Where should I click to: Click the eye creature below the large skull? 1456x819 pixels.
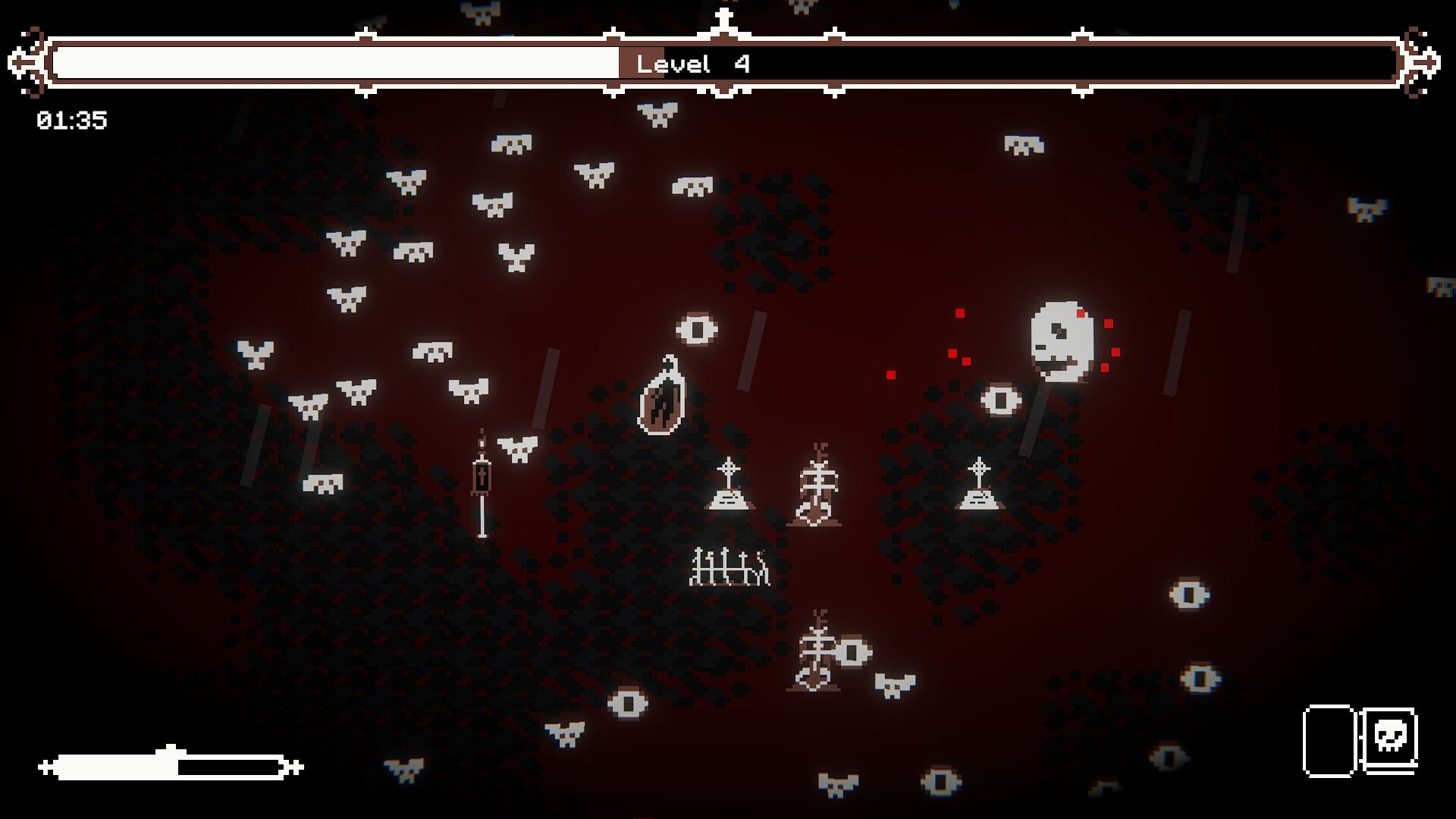pyautogui.click(x=1002, y=399)
